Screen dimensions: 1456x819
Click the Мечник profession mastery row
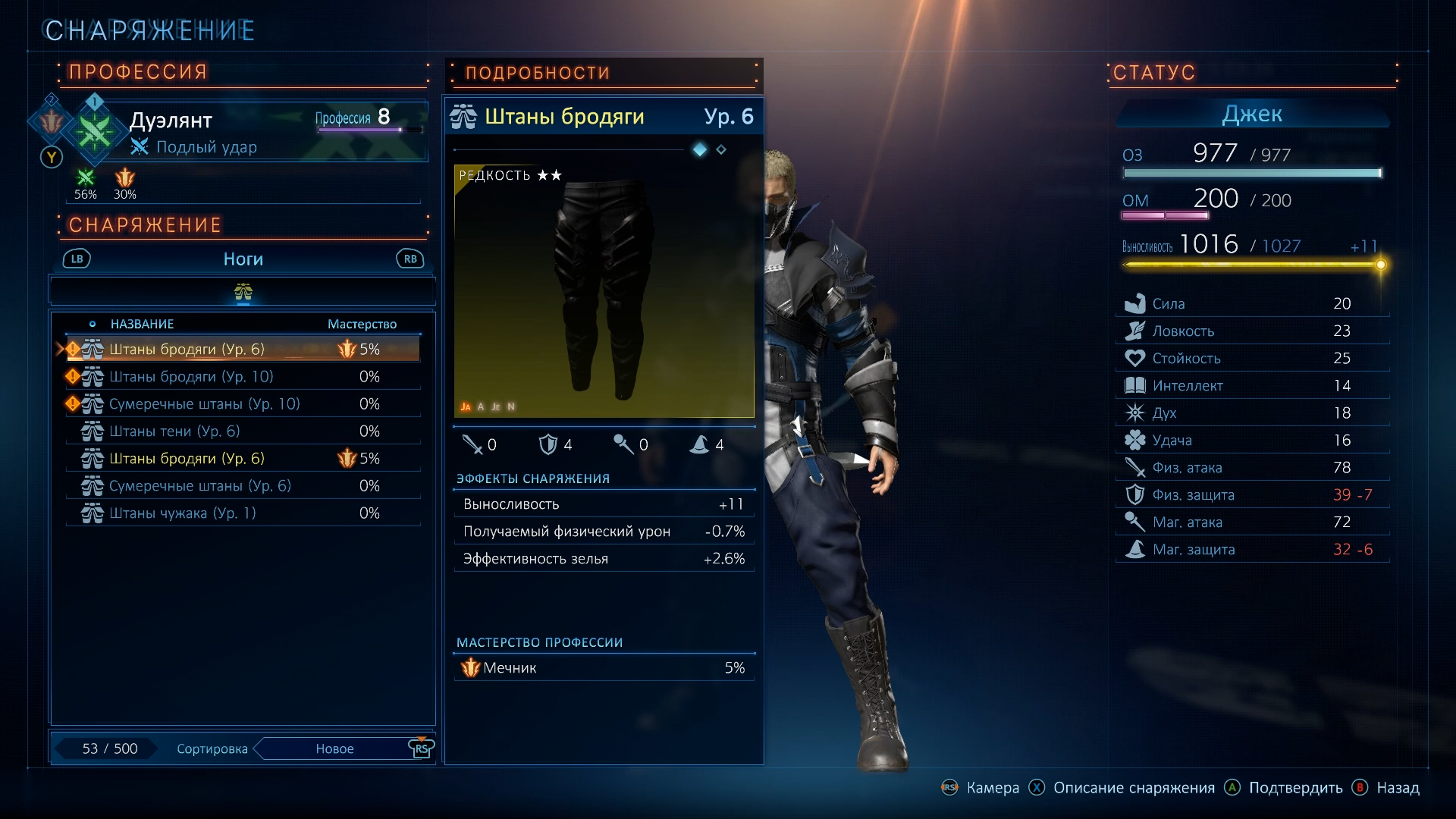tap(604, 668)
